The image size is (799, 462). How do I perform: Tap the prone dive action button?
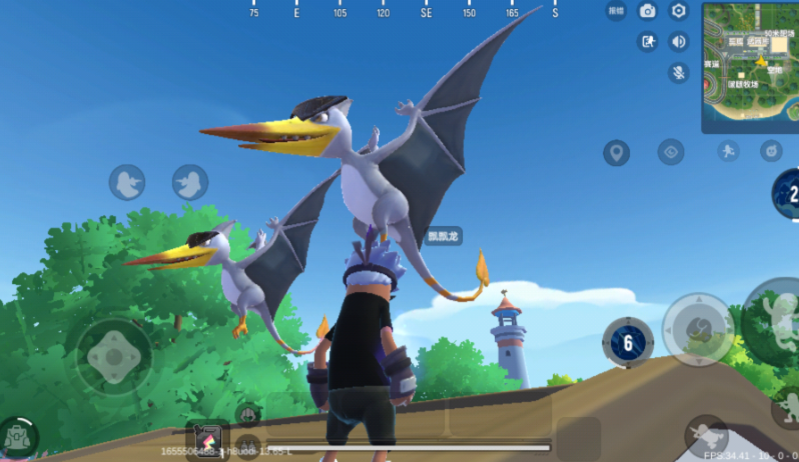click(706, 435)
